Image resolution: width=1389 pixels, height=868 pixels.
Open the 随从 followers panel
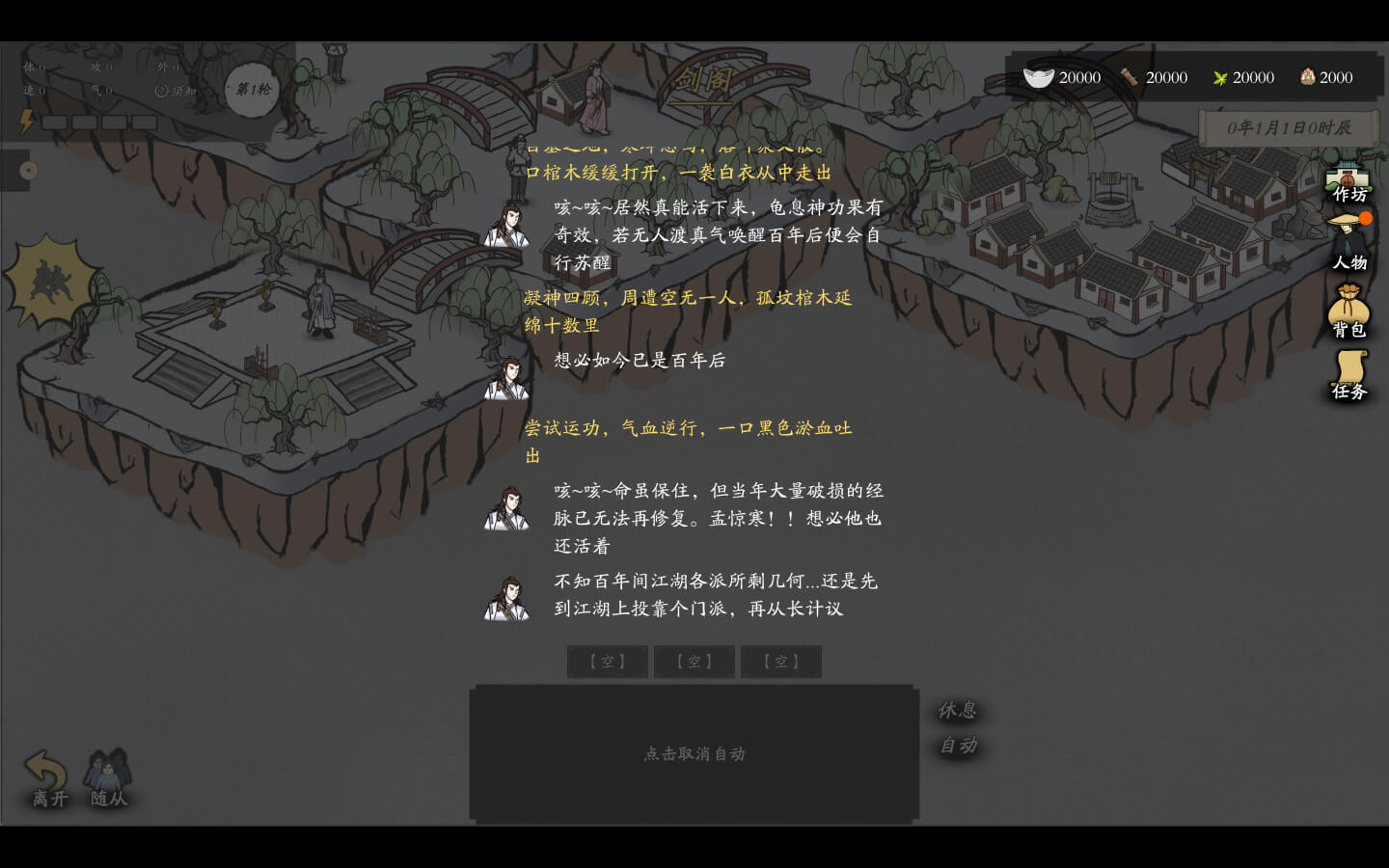coord(108,778)
